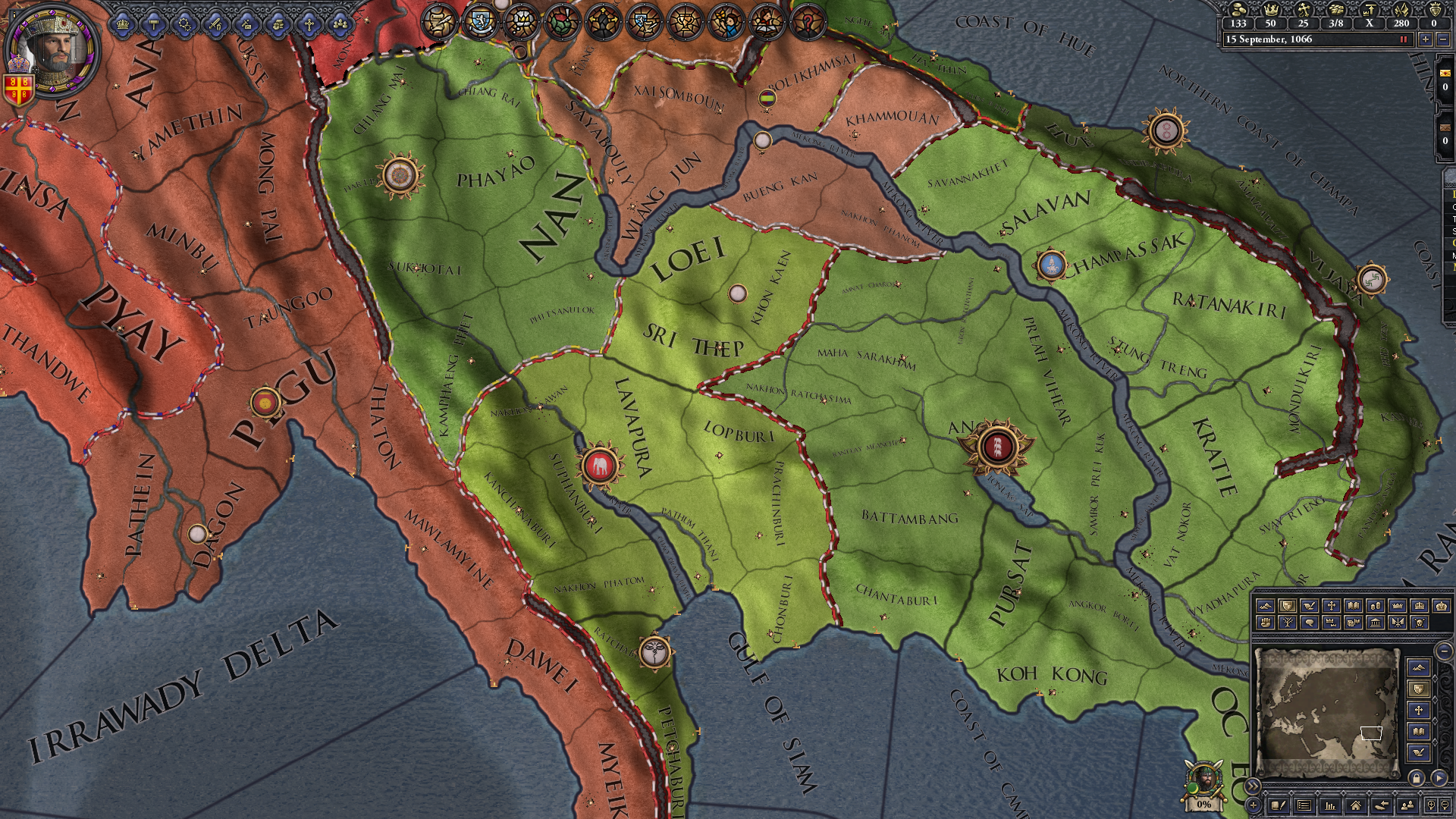Select the religion cross mapmode icon

(x=1330, y=606)
